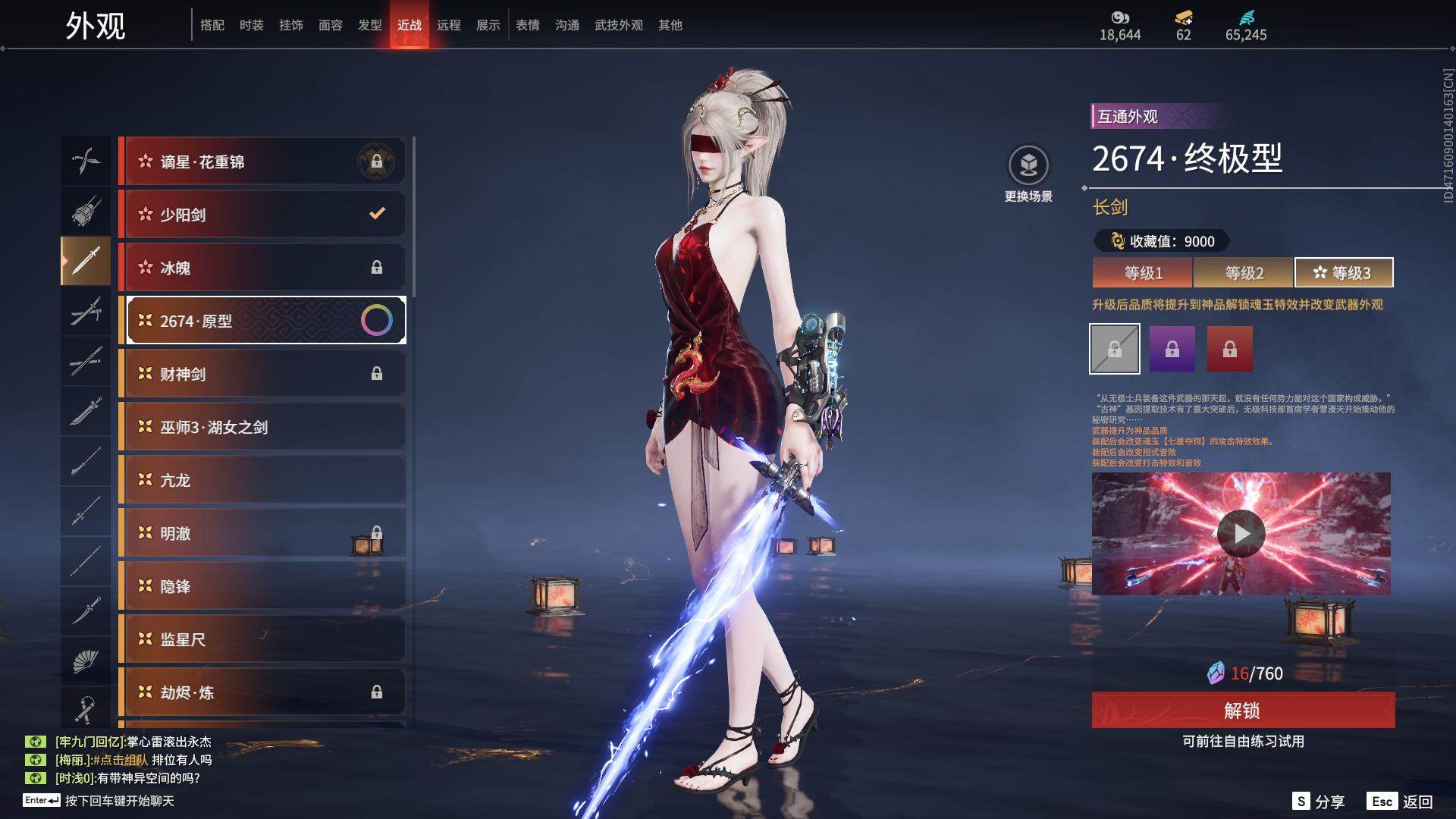This screenshot has width=1456, height=819.
Task: Go to the 武技外观 tab
Action: 618,25
